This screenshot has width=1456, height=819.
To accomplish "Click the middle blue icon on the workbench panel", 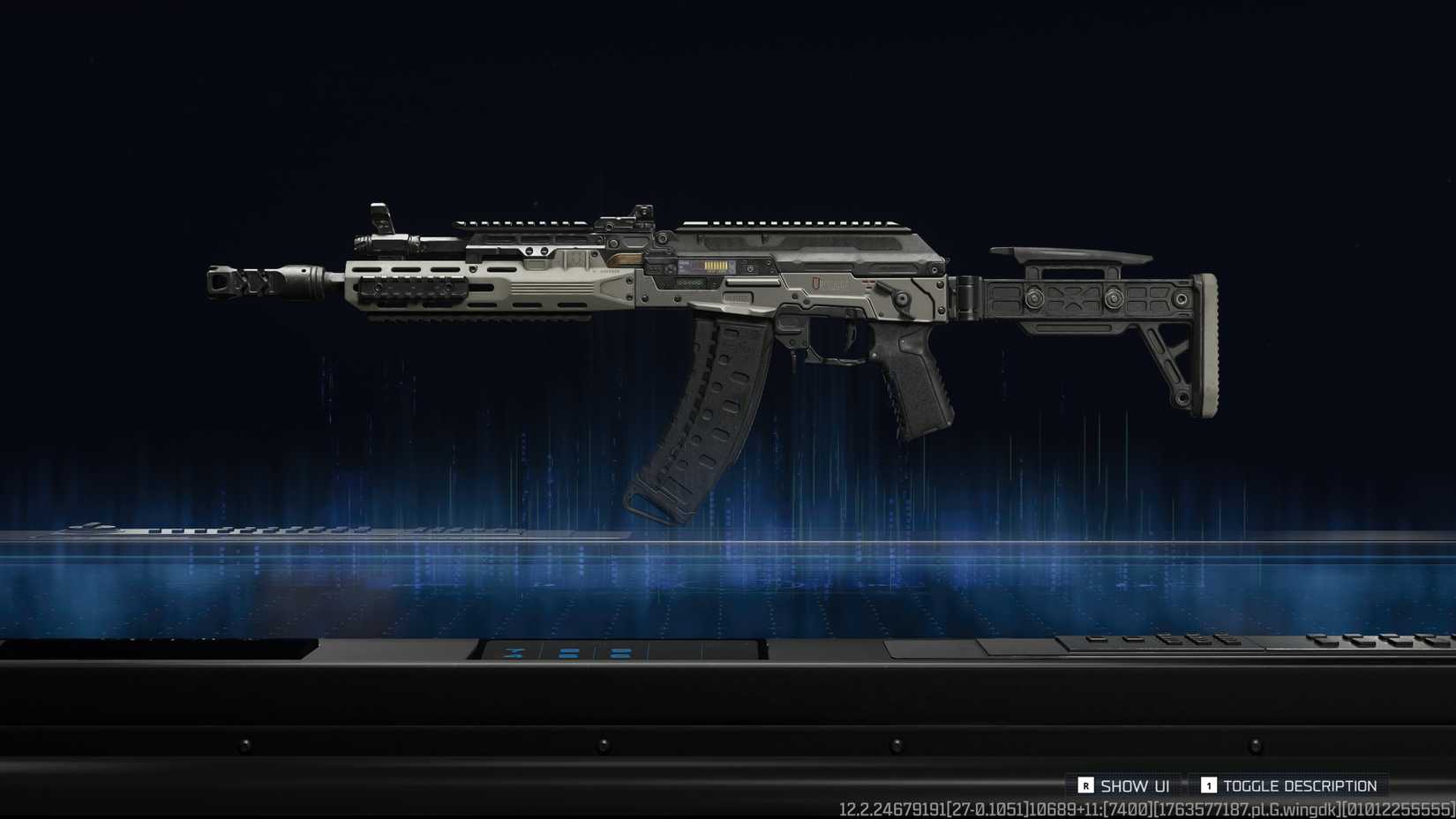I will 568,654.
